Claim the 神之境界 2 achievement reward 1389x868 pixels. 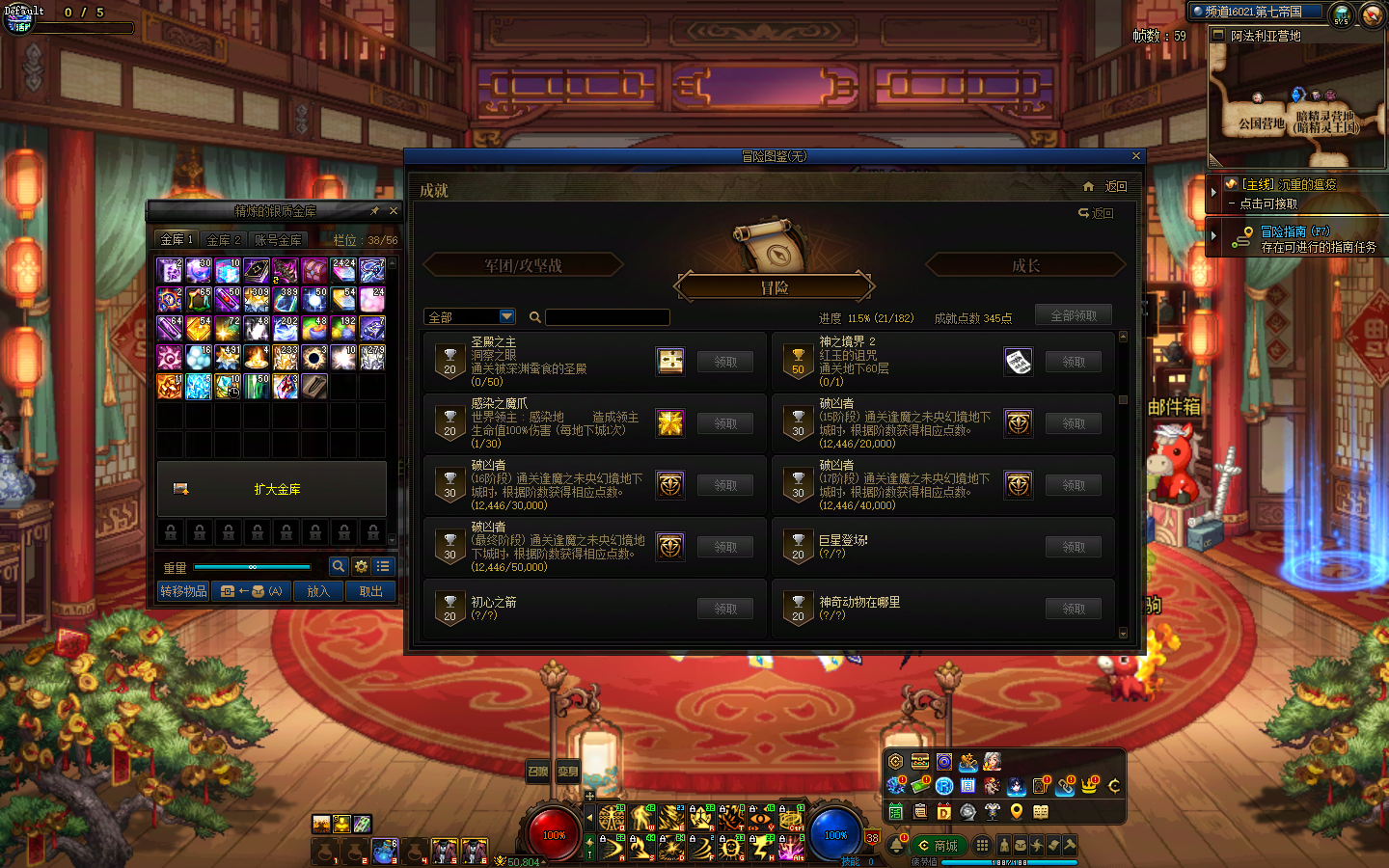coord(1074,362)
